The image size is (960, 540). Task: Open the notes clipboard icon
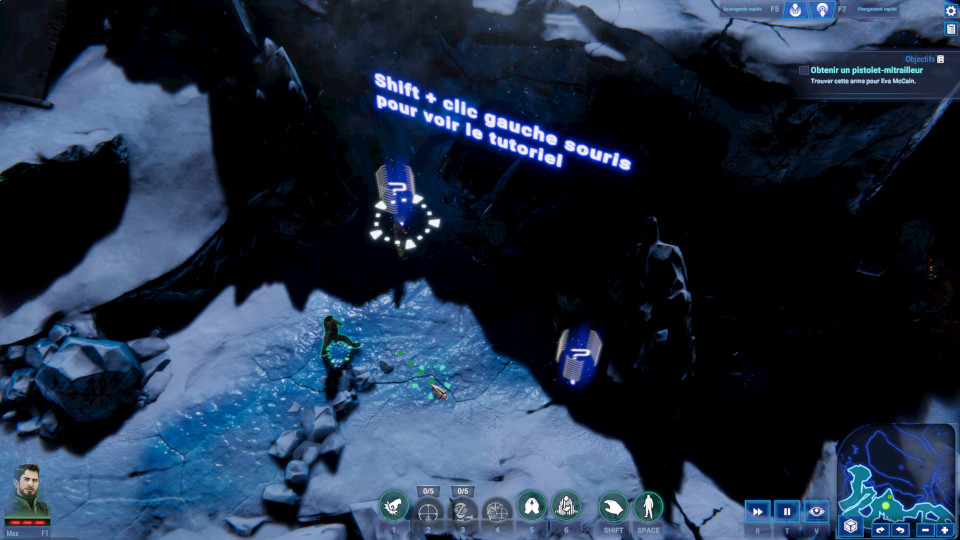click(950, 29)
